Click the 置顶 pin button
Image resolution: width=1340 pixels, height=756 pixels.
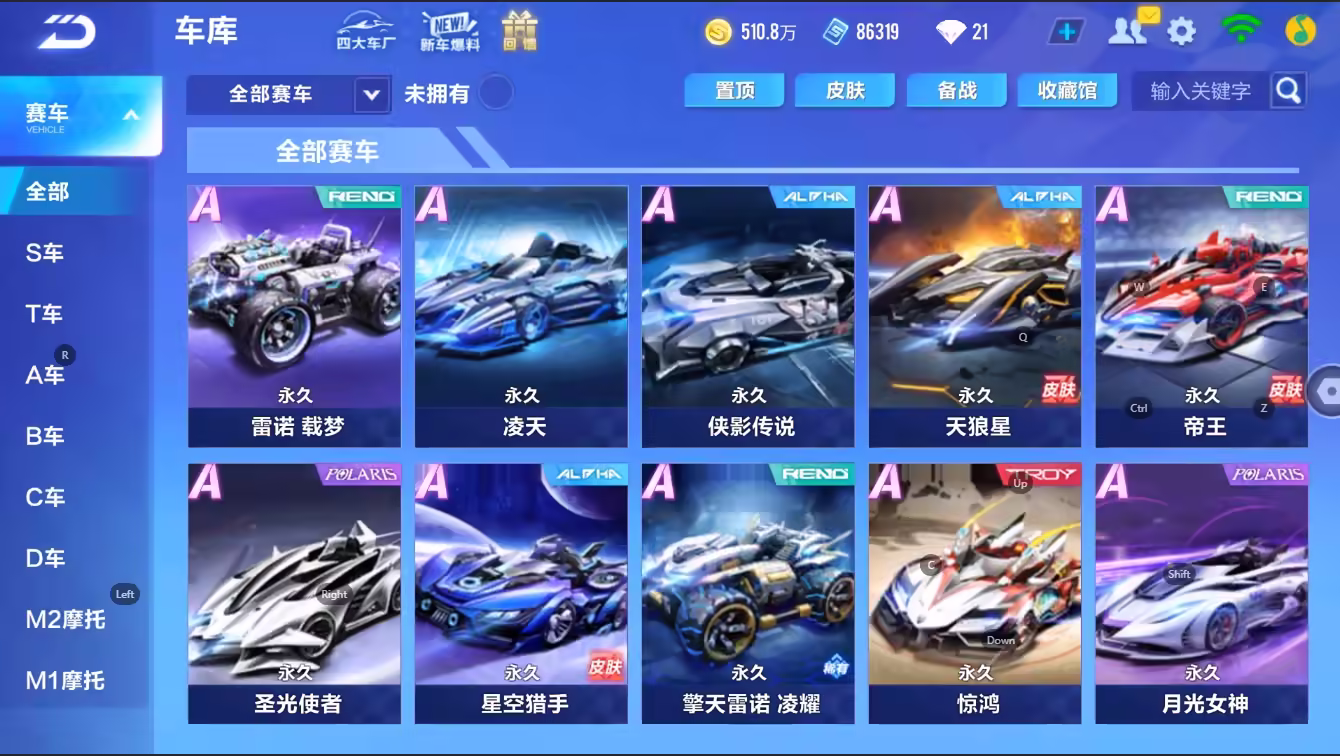point(735,90)
